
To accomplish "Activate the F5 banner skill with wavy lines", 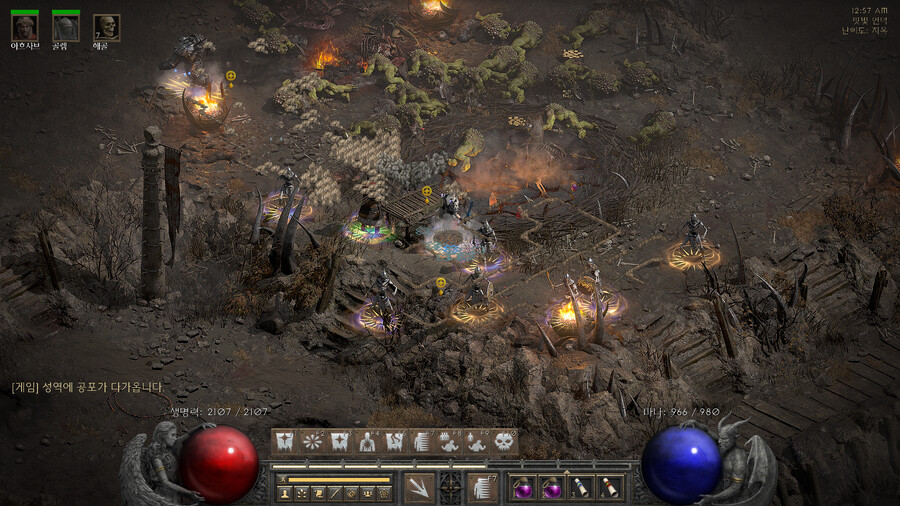I will pos(394,441).
